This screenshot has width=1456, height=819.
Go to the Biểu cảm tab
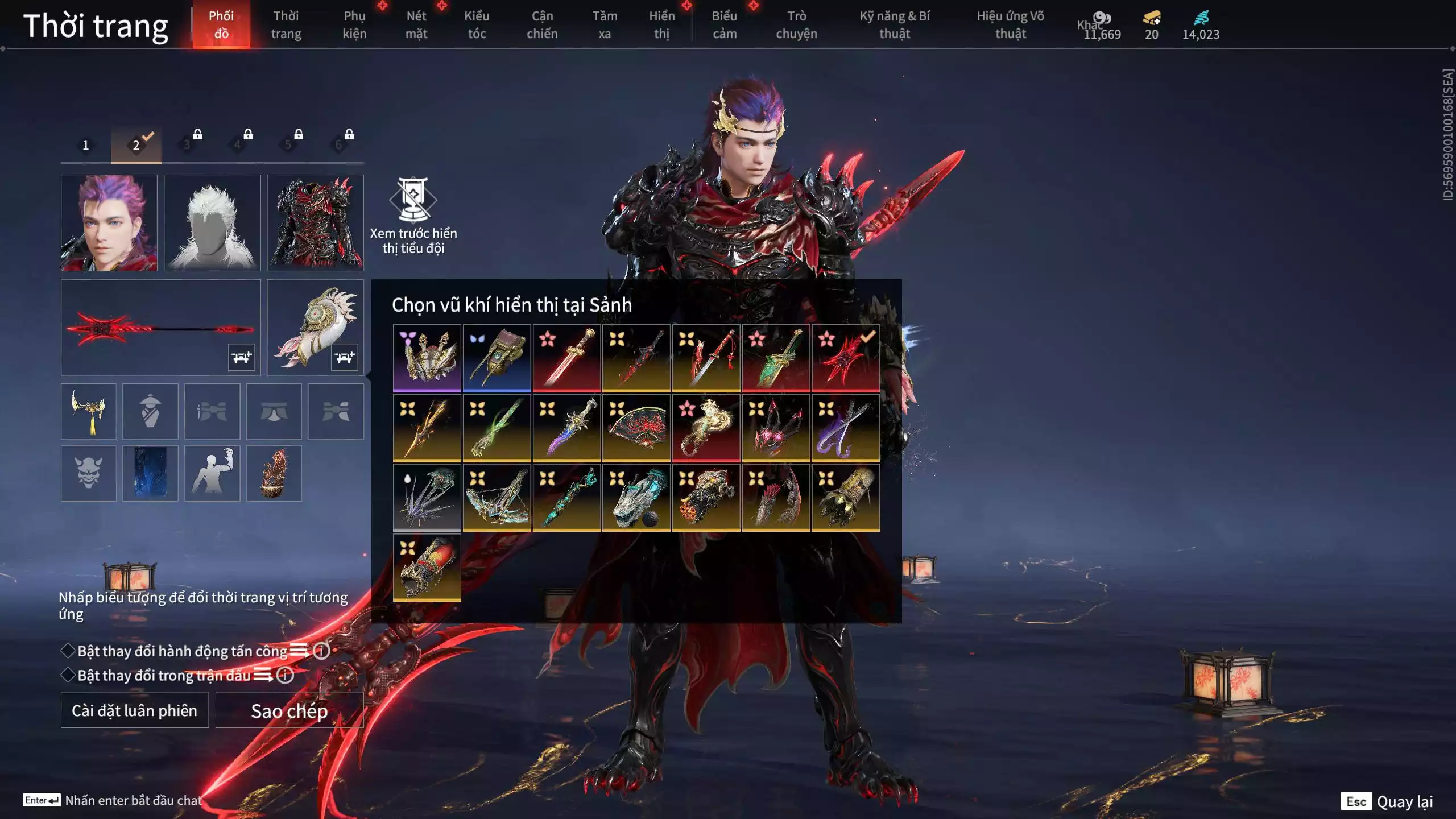[724, 24]
